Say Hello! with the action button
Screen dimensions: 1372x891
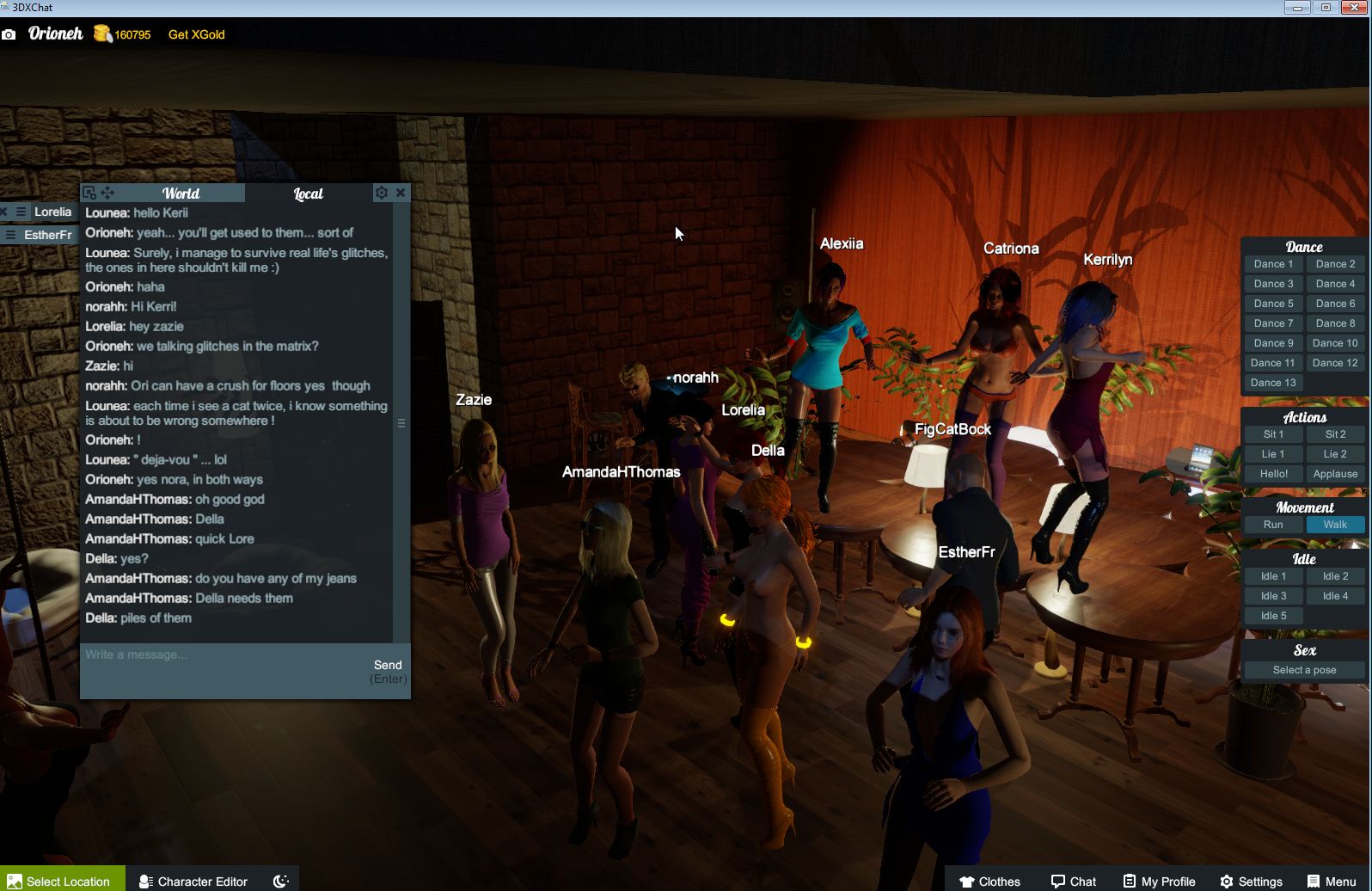point(1272,474)
